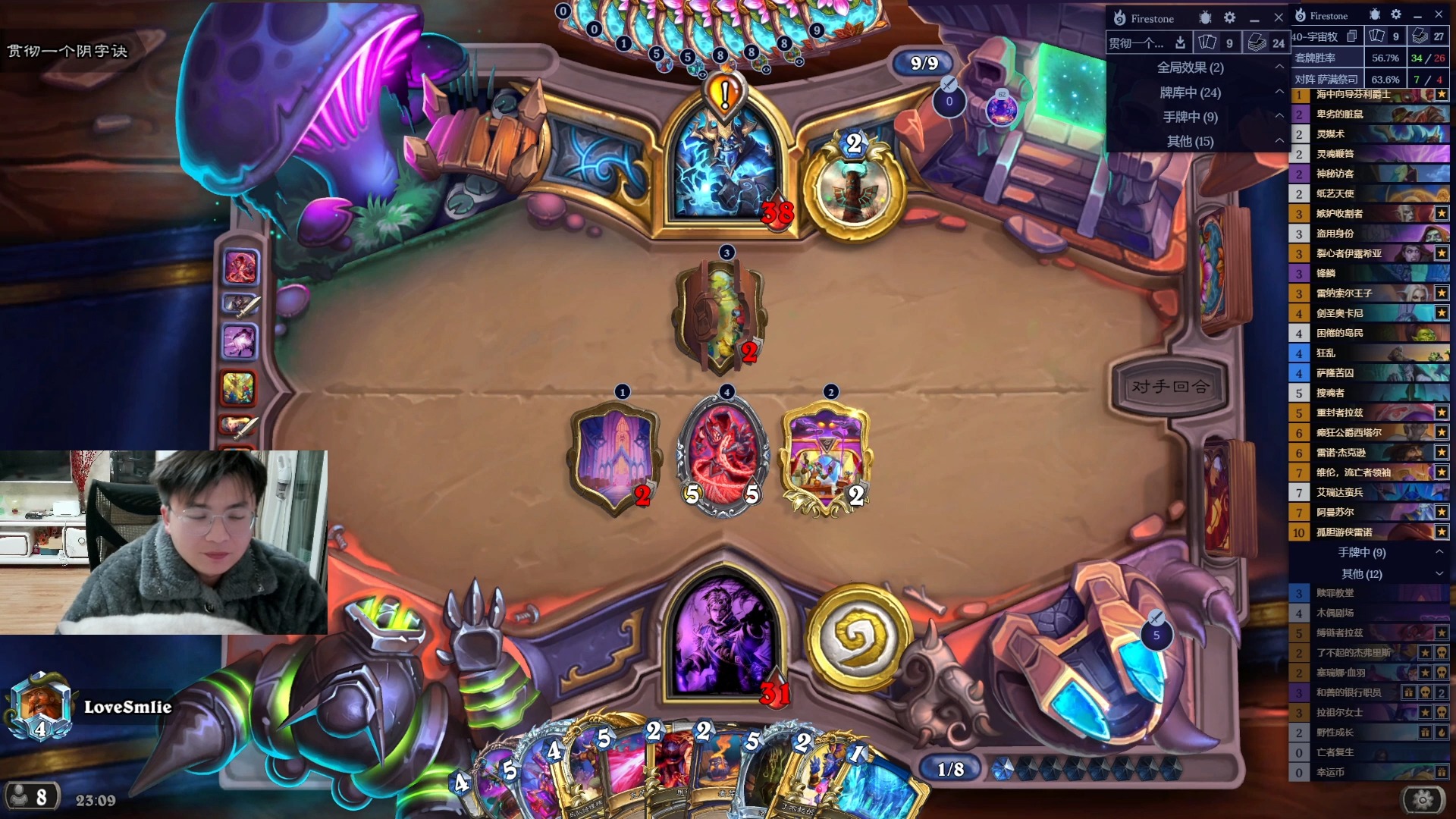Select the player's hero power button

858,637
